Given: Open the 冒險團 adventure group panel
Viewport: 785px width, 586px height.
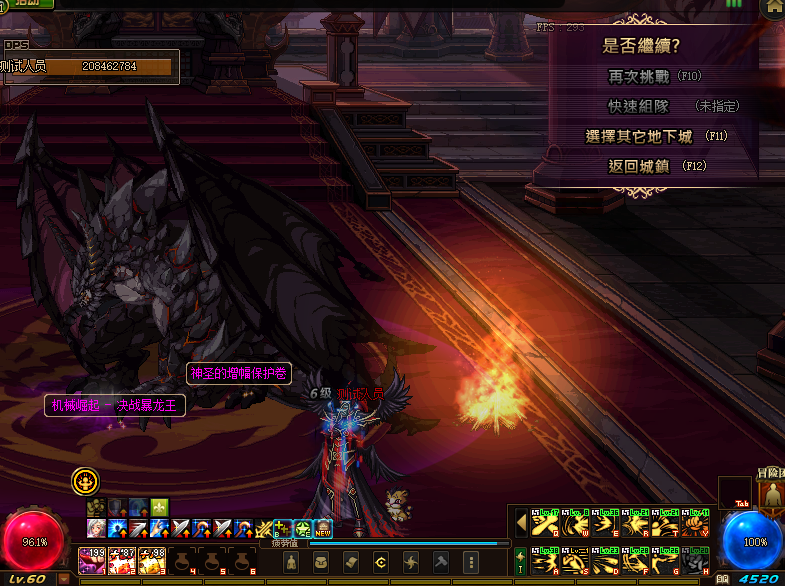Looking at the screenshot, I should point(772,492).
